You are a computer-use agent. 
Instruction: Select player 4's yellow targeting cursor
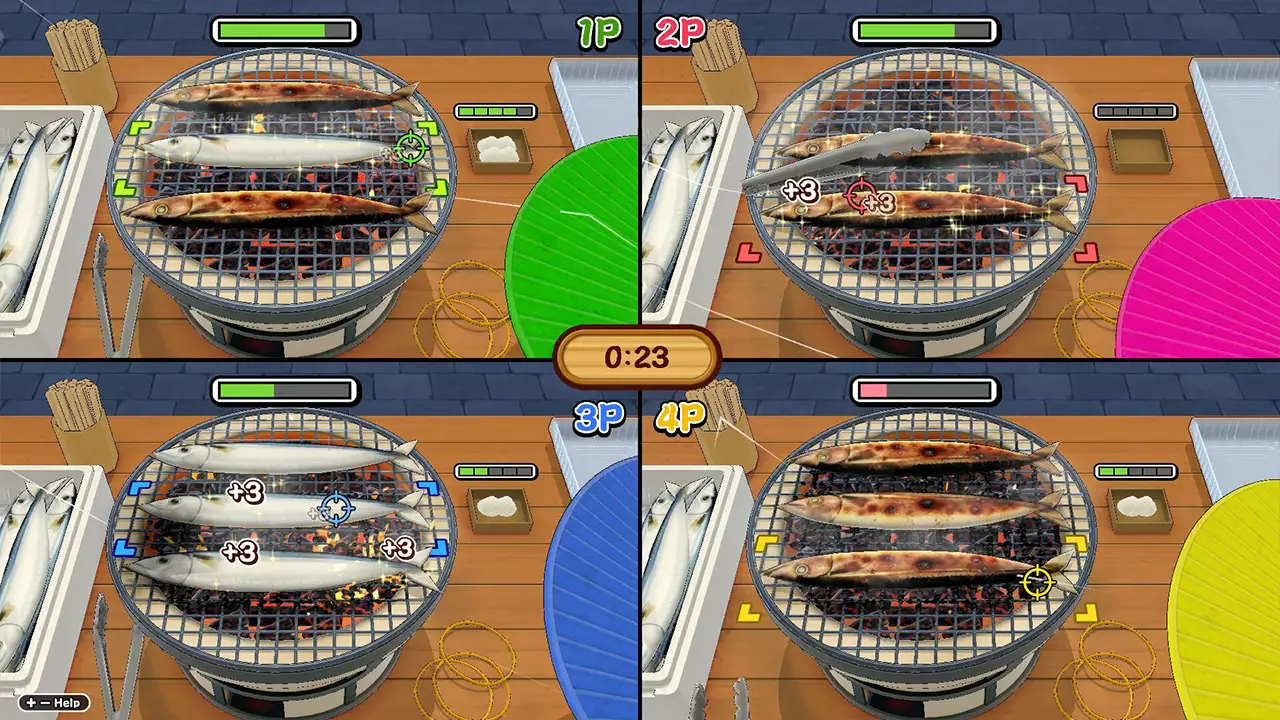(1038, 583)
